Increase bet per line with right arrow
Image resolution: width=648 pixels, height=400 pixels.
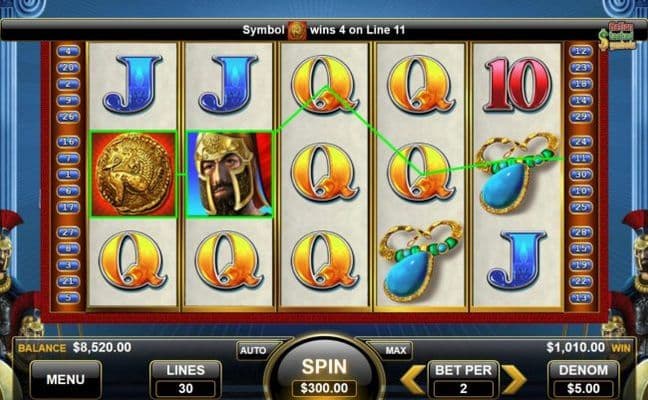tap(513, 379)
